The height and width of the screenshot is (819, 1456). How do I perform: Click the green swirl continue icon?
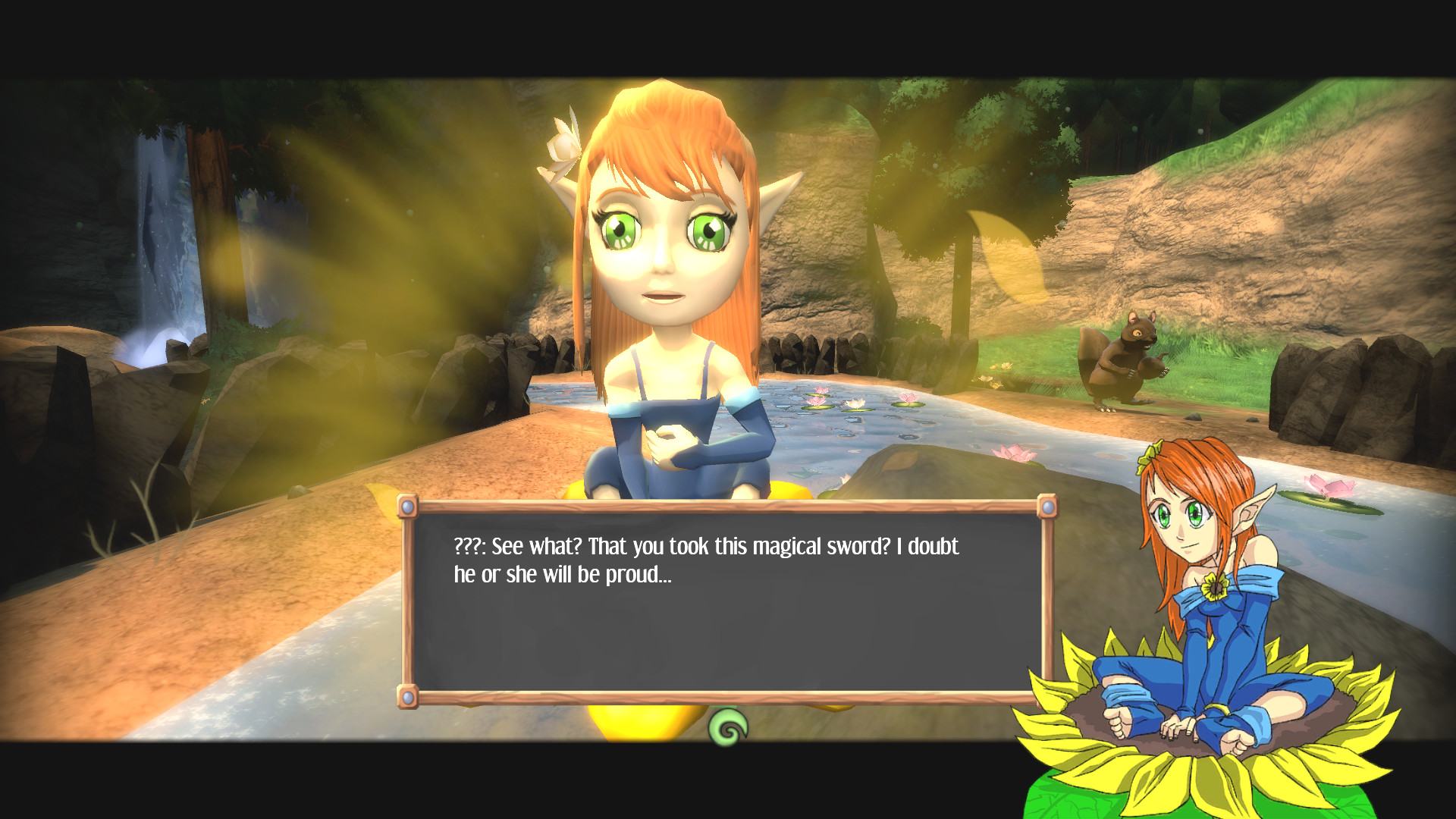click(729, 730)
